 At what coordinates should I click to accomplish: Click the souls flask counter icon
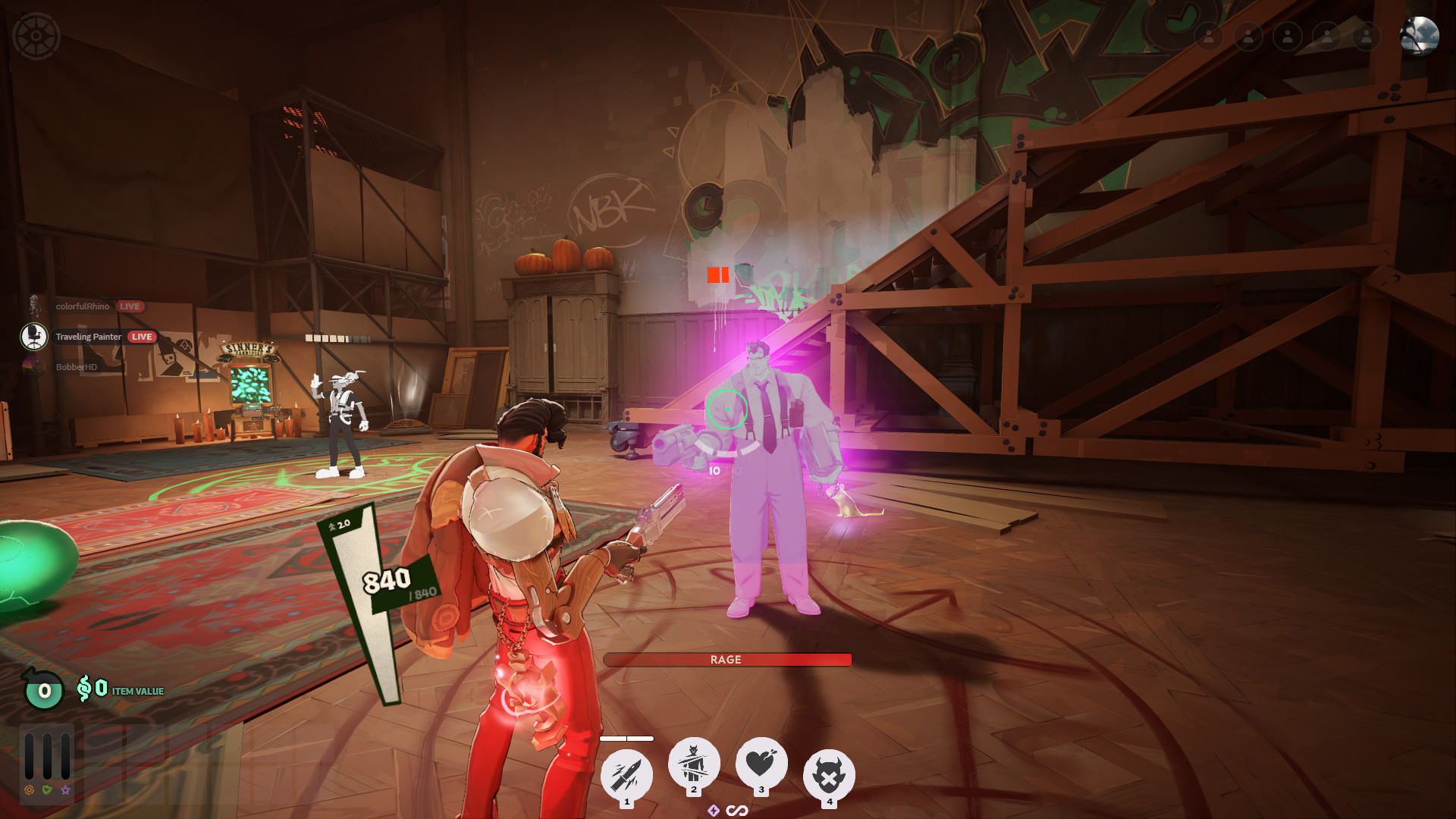pos(44,690)
